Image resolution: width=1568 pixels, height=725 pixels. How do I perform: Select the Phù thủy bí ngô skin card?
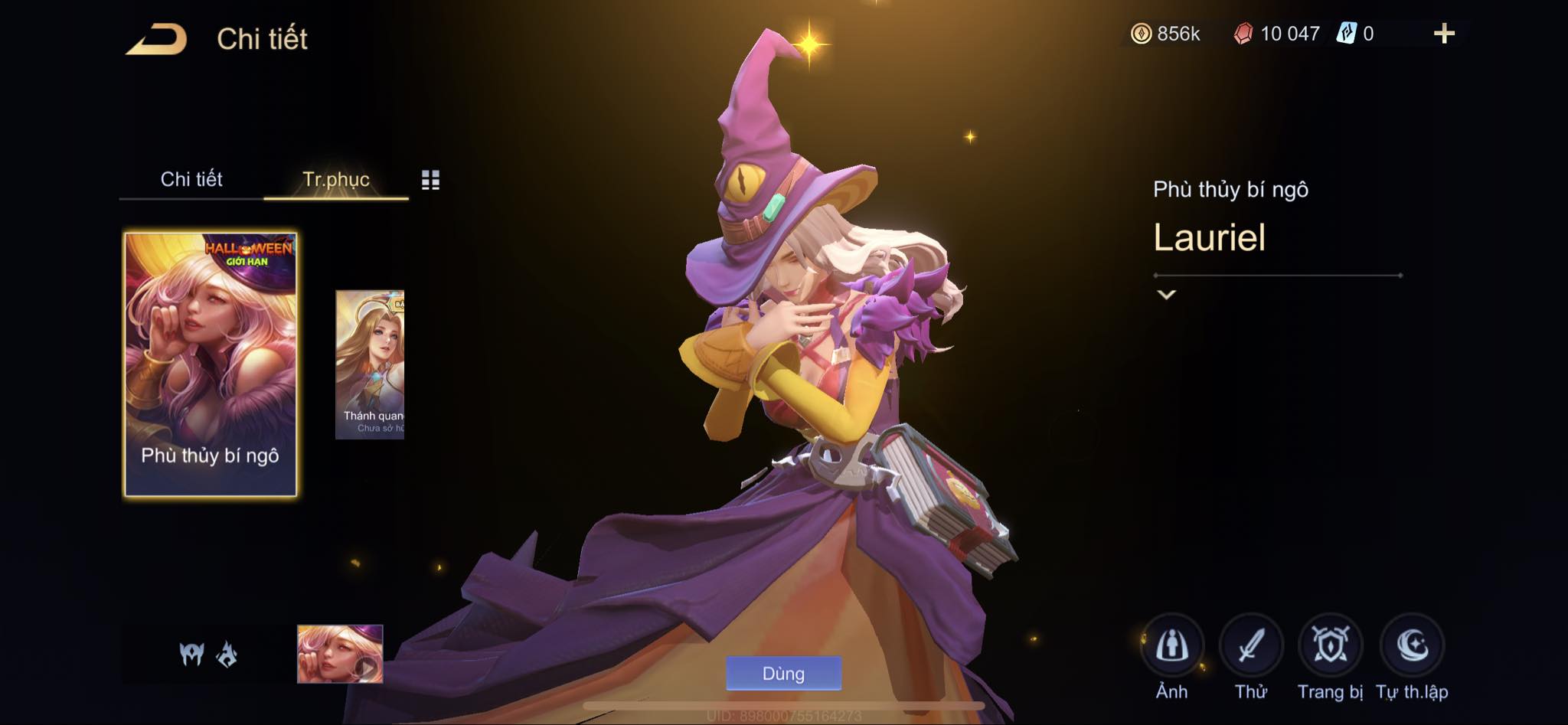pyautogui.click(x=211, y=364)
